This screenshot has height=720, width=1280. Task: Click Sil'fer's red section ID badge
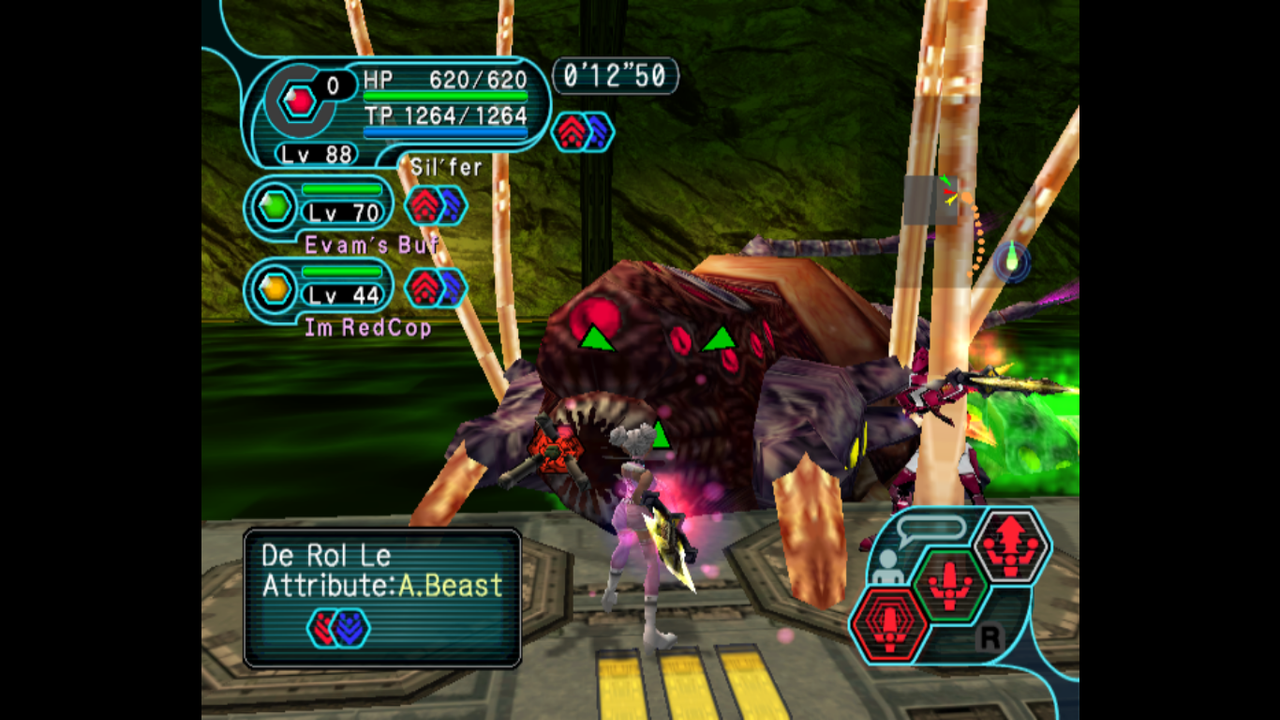pyautogui.click(x=298, y=100)
